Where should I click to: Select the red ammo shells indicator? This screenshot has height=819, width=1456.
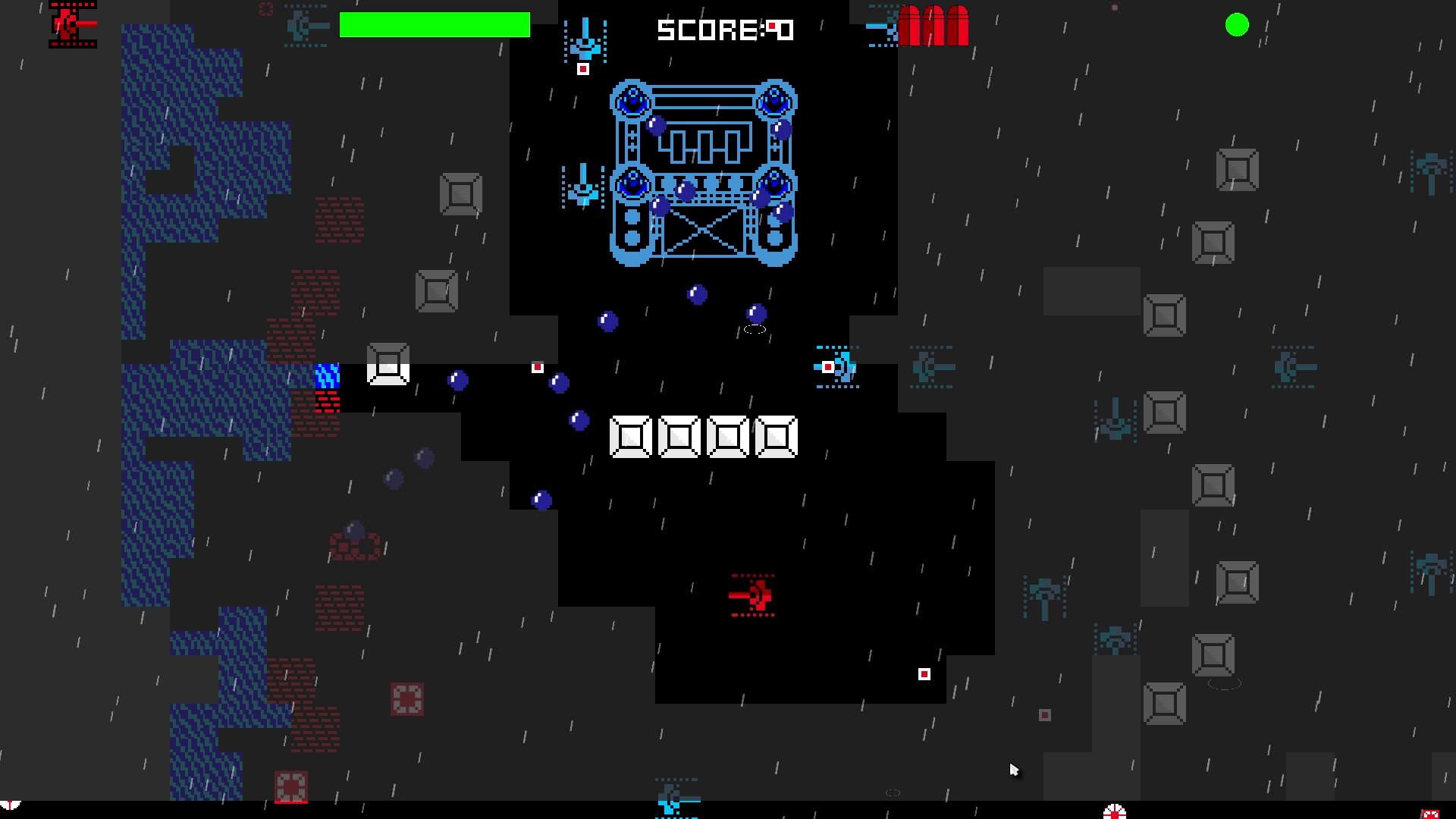coord(934,25)
